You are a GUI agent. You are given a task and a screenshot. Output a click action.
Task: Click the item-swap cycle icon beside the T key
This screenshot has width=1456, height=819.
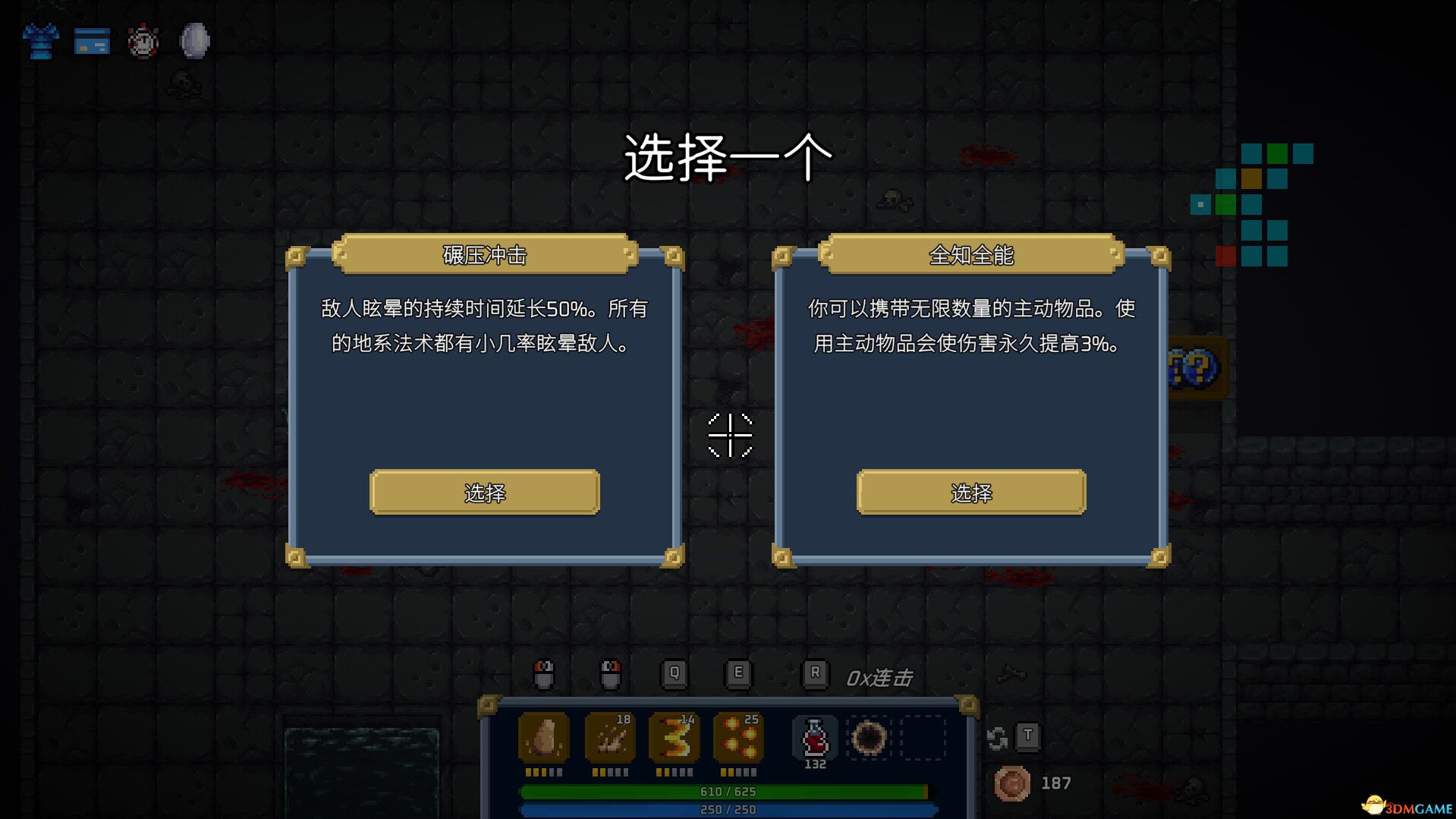point(998,736)
